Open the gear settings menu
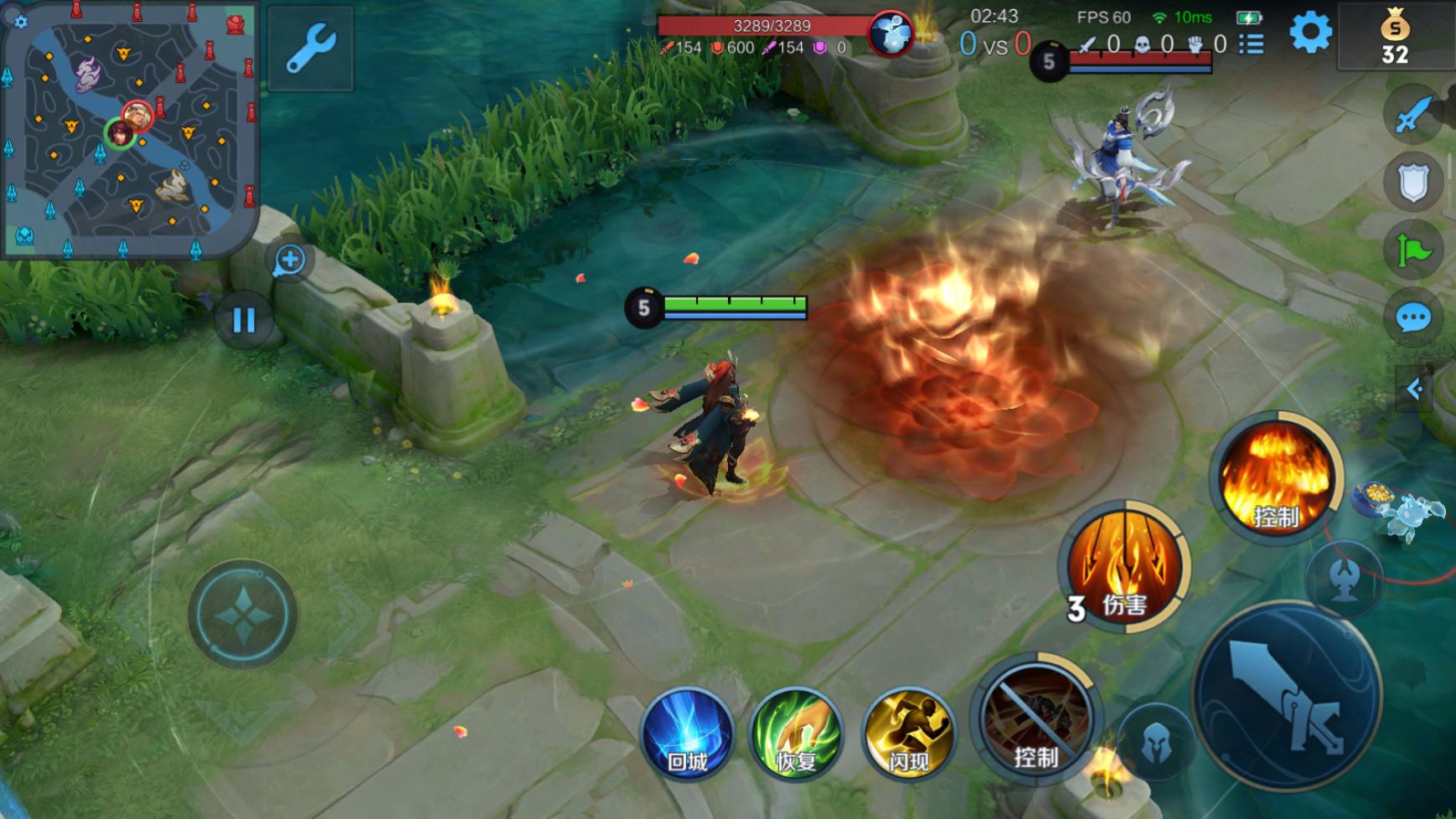The image size is (1456, 819). 1310,33
